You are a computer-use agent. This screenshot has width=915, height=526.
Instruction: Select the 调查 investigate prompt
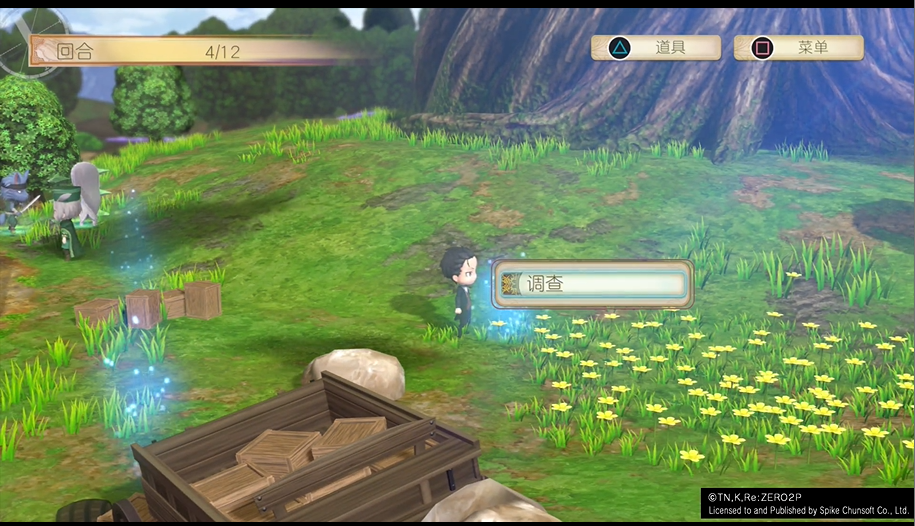(592, 284)
